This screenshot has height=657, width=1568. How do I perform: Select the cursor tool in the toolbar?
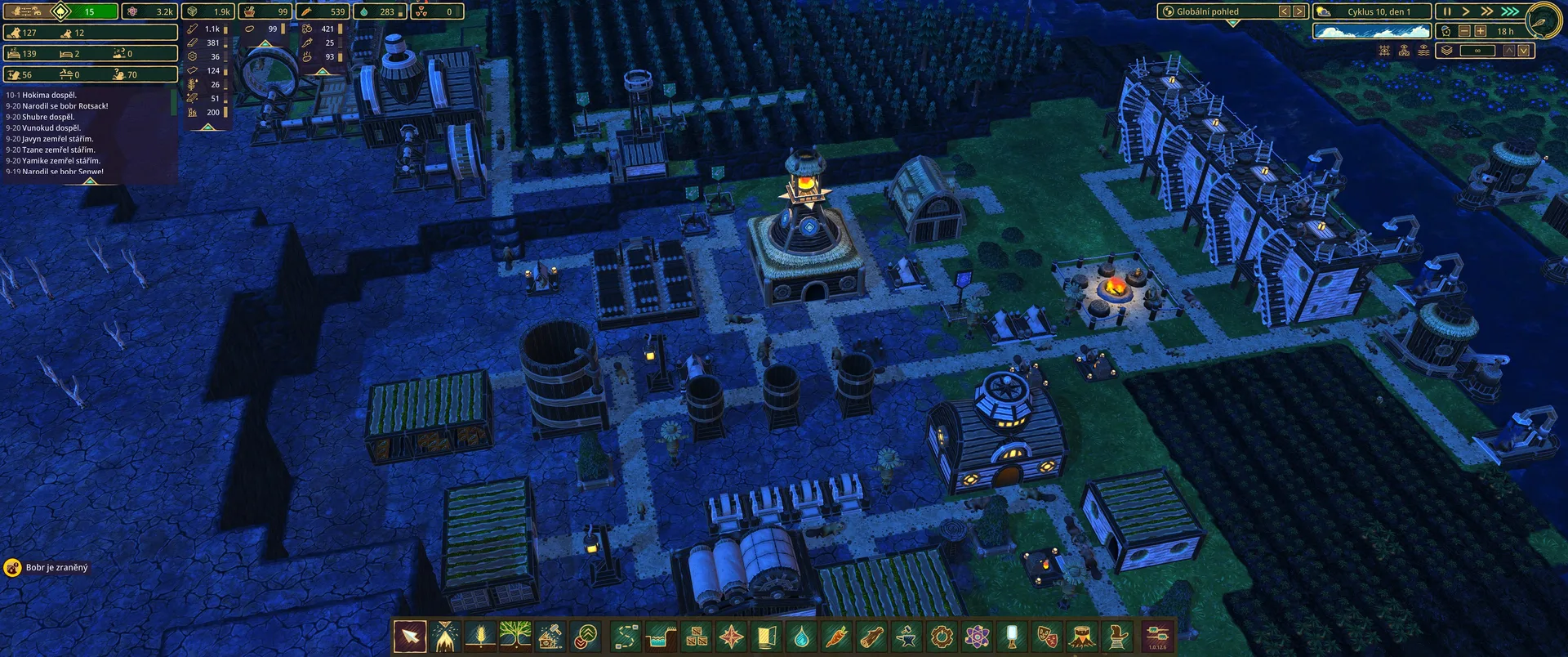point(410,636)
